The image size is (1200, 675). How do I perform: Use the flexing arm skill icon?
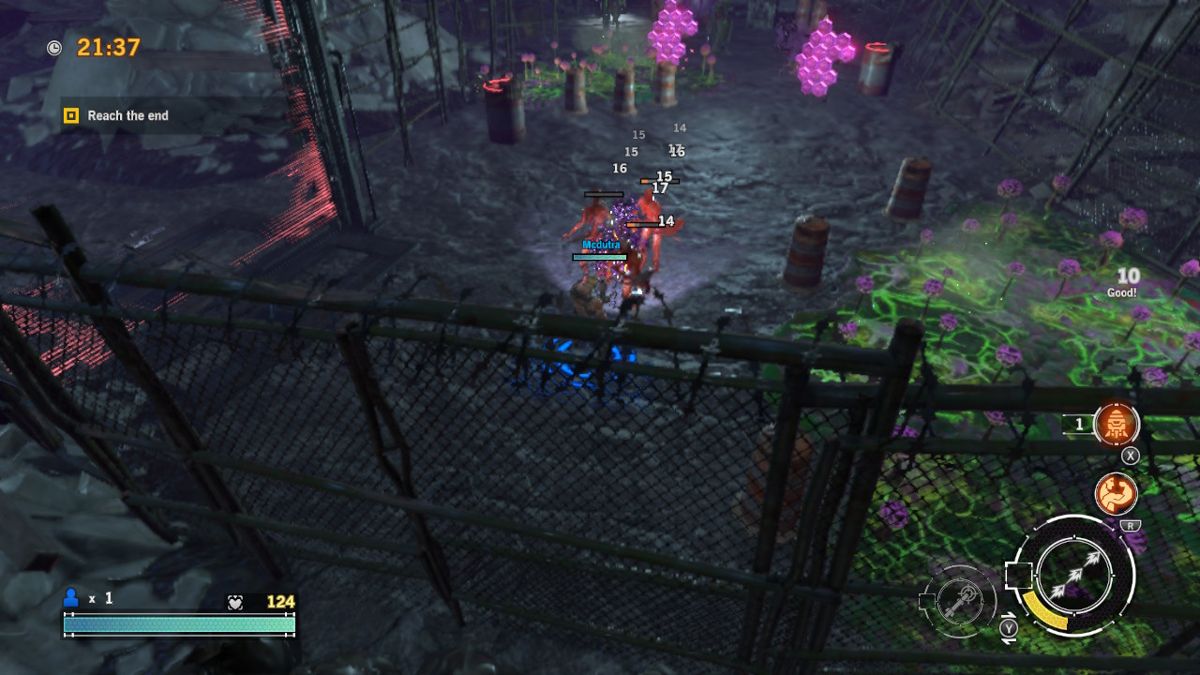(x=1115, y=493)
